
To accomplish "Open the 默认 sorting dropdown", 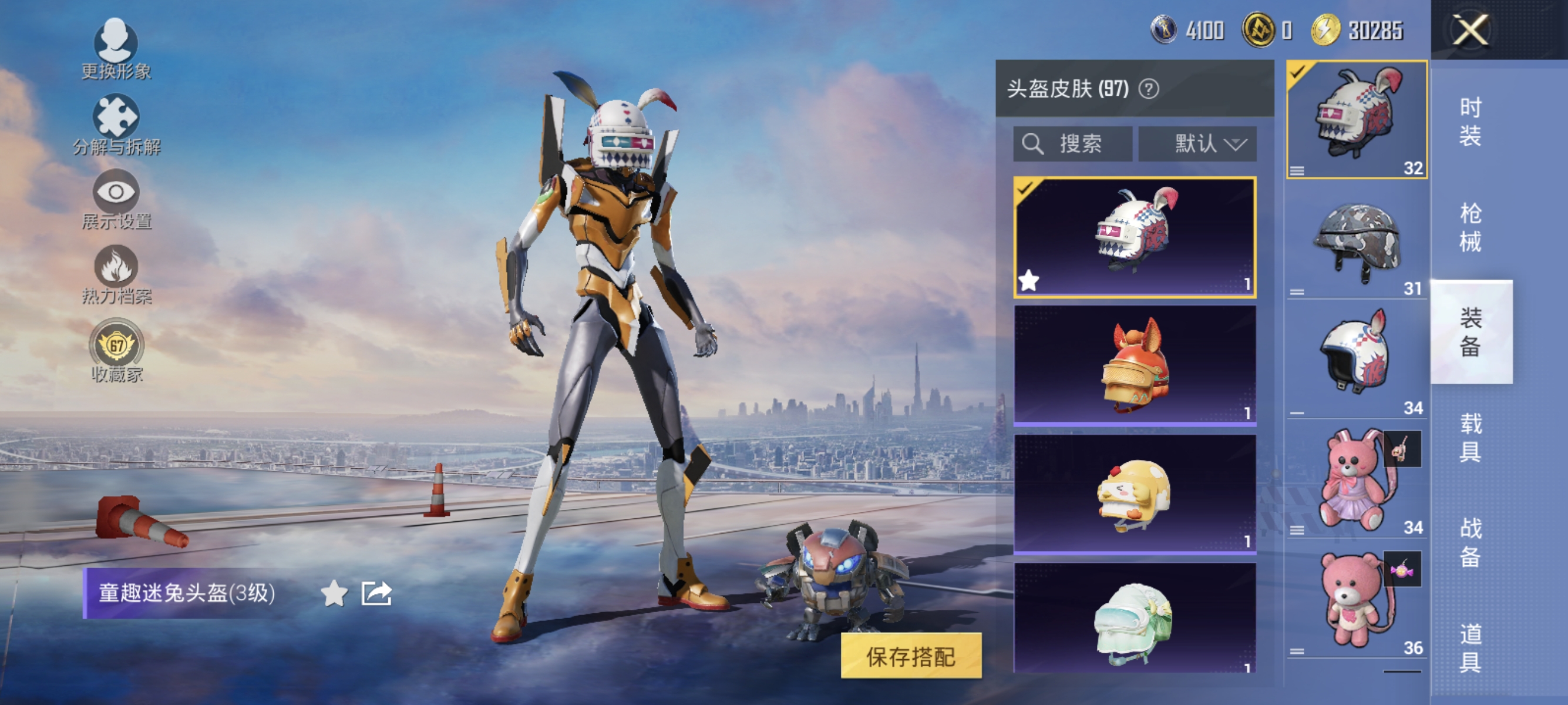I will click(x=1198, y=145).
